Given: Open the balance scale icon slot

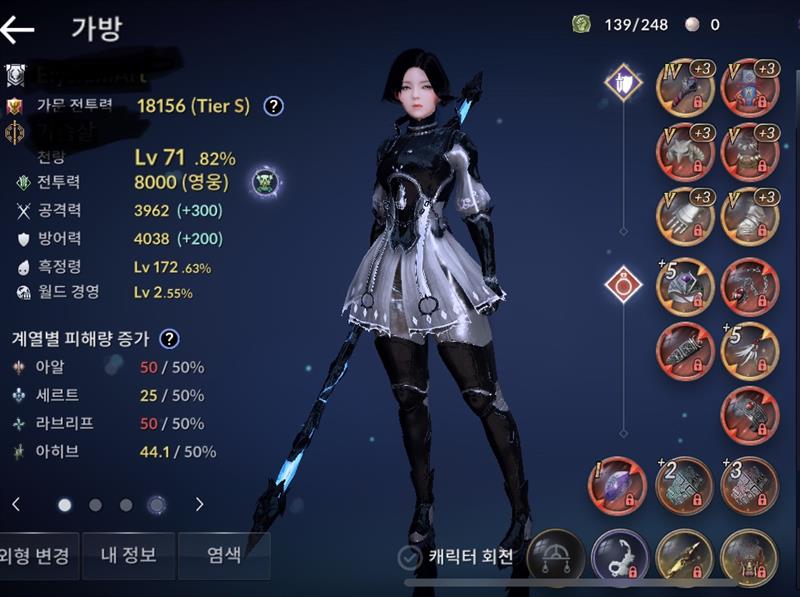Looking at the screenshot, I should (556, 558).
